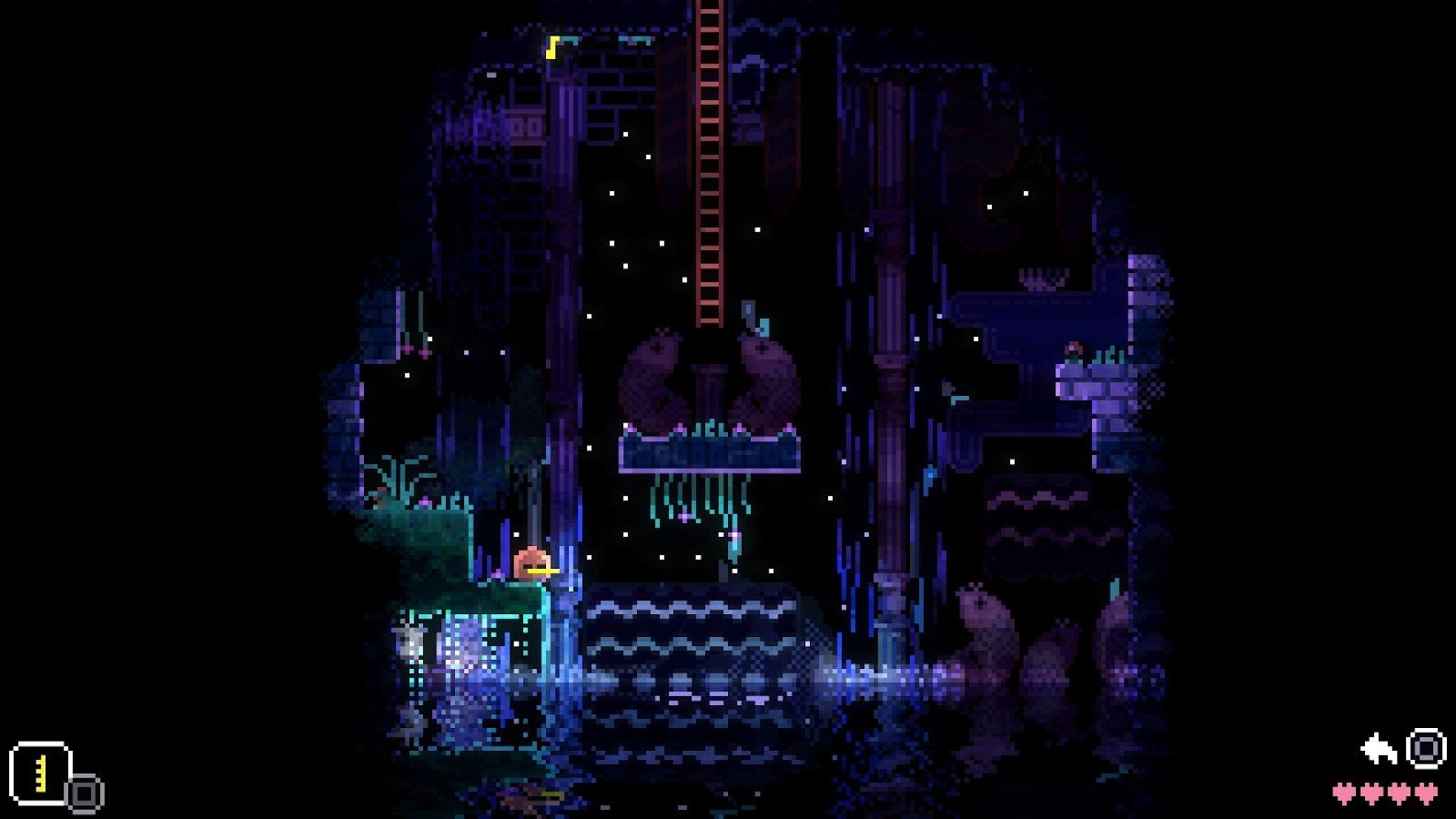Click the hanging teal roots below the fountain
The height and width of the screenshot is (819, 1456).
click(x=701, y=500)
